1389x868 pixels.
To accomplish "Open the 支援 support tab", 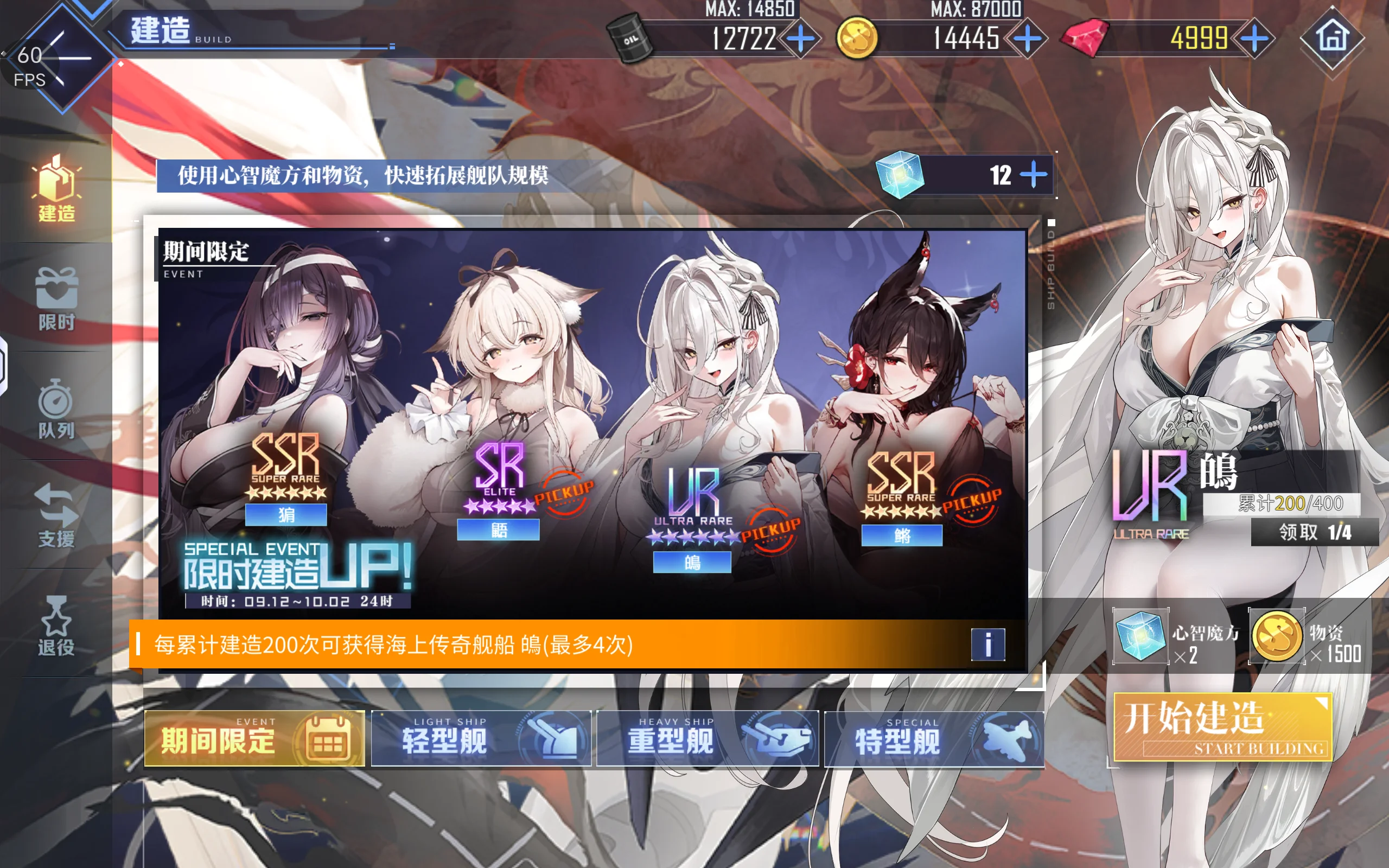I will click(56, 515).
